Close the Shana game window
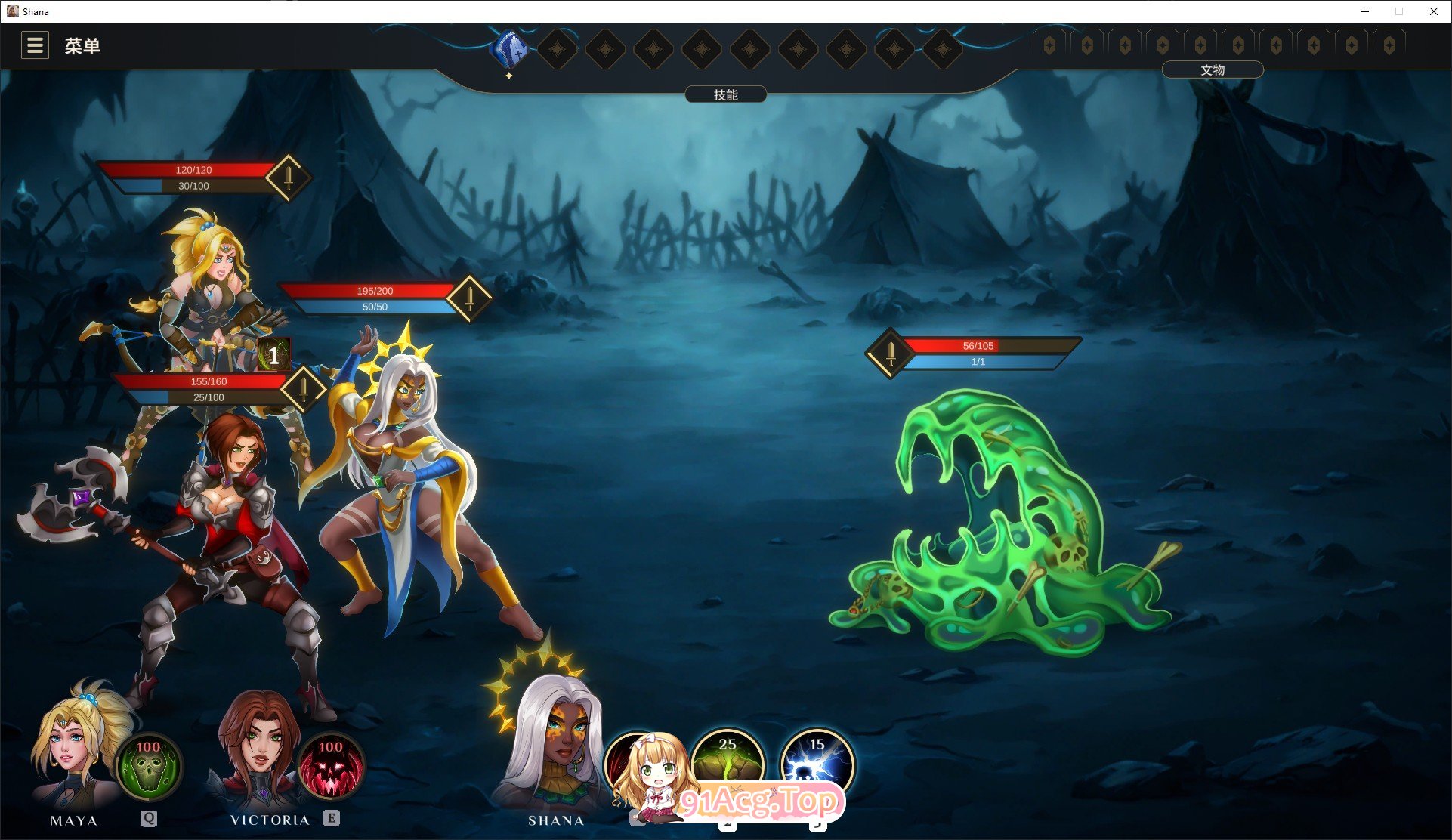The height and width of the screenshot is (840, 1452). click(1433, 11)
